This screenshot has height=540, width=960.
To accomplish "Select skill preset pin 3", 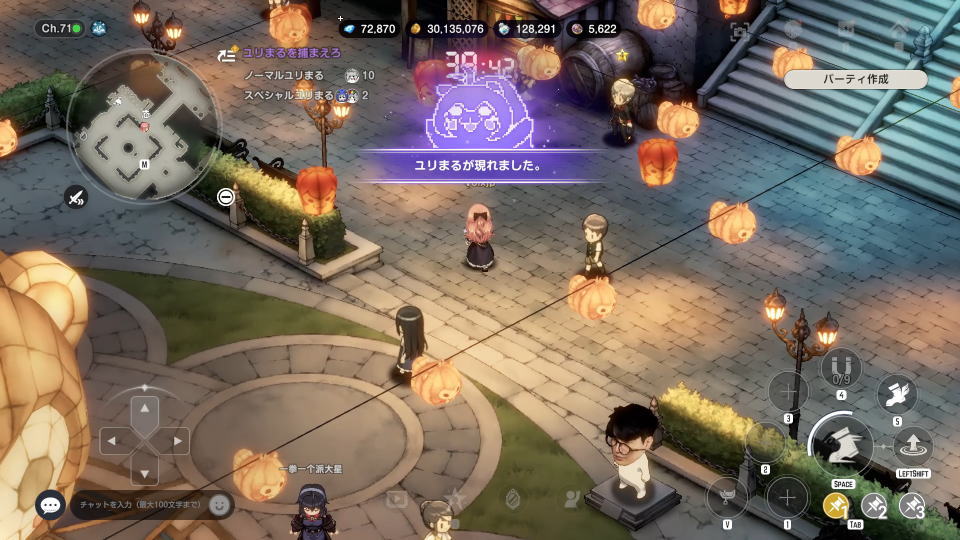I will pyautogui.click(x=912, y=506).
